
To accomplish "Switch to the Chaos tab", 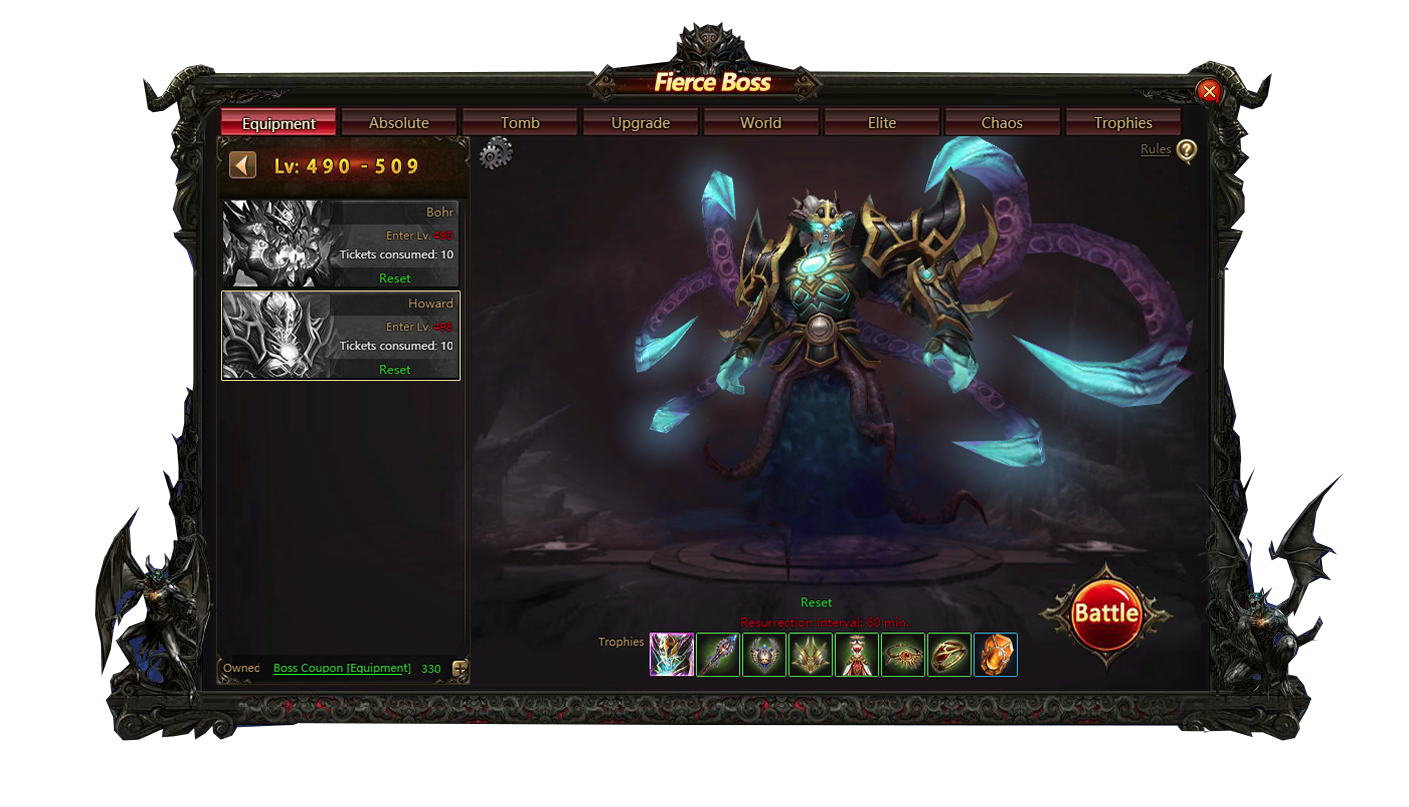I will [x=1002, y=123].
